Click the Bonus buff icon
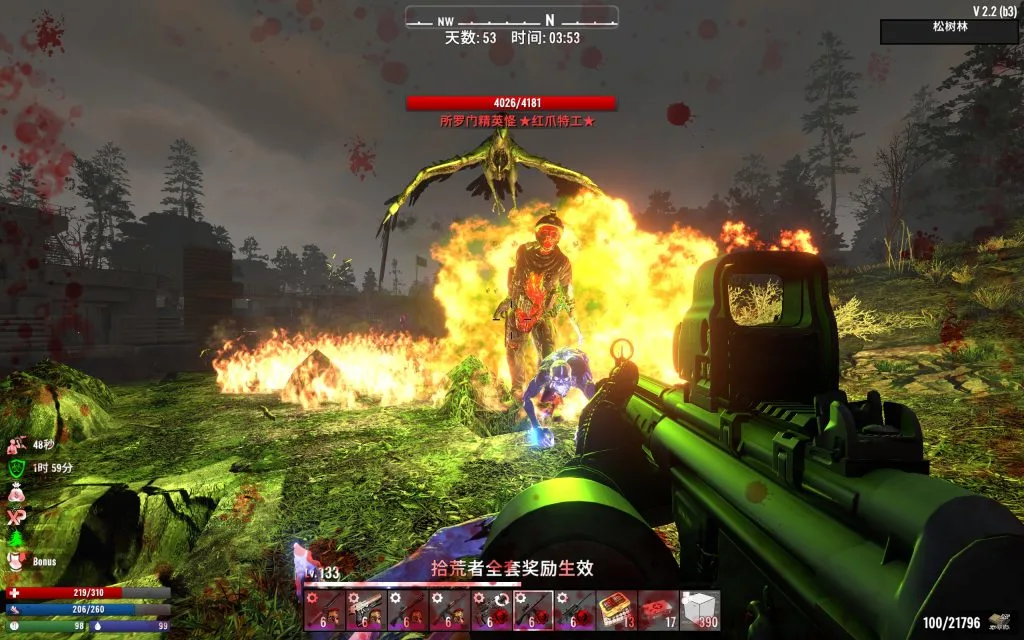The width and height of the screenshot is (1024, 640). 17,562
